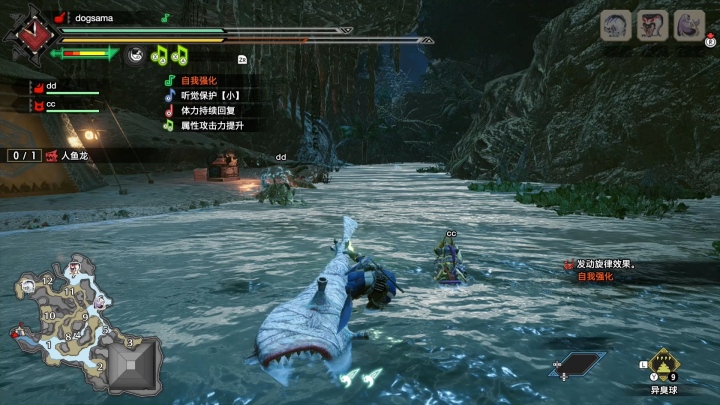Select the first monster icon in the top-right row
Image resolution: width=720 pixels, height=405 pixels.
click(616, 25)
